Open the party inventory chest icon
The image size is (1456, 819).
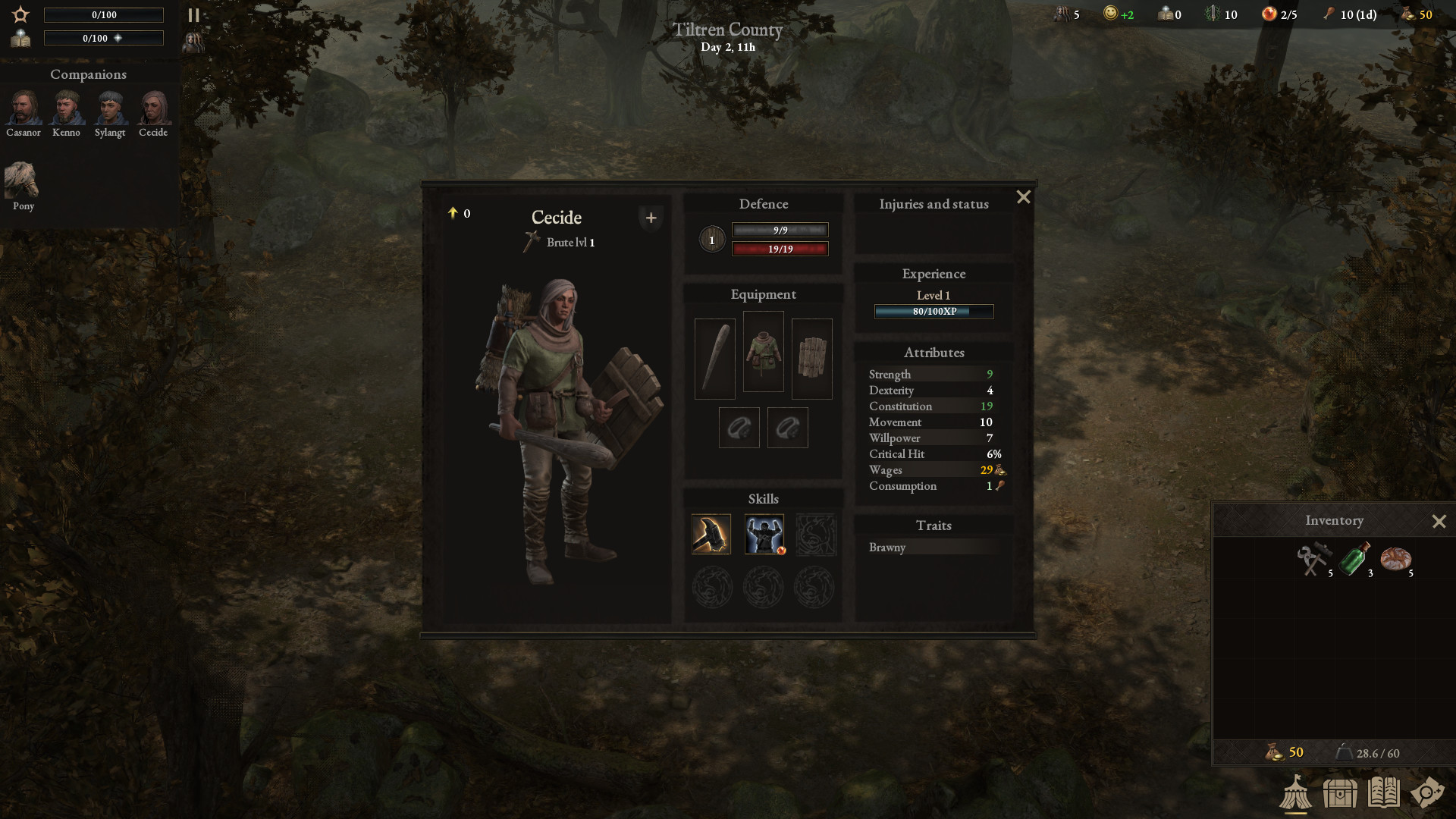[x=1341, y=795]
